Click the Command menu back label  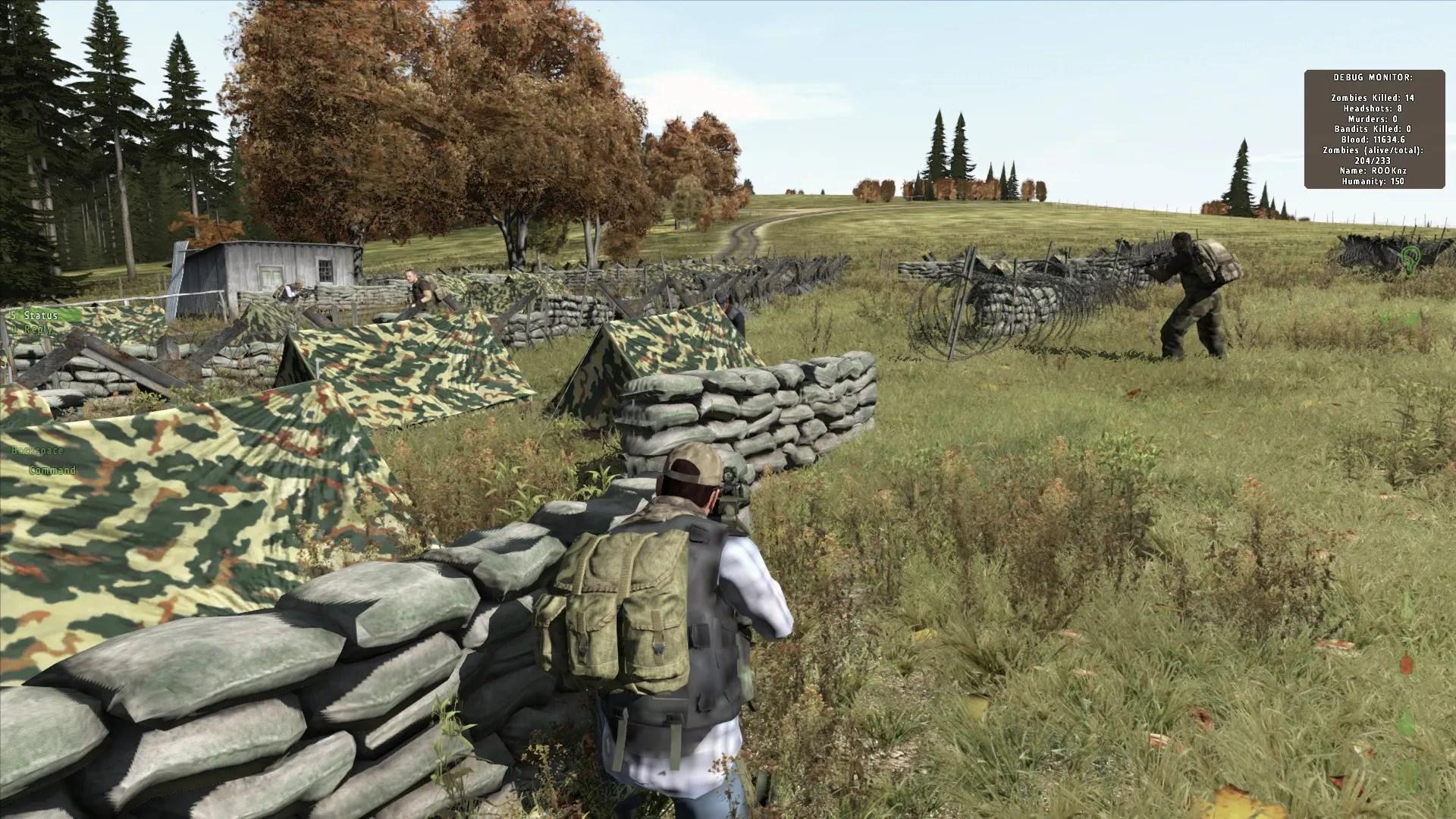click(52, 470)
